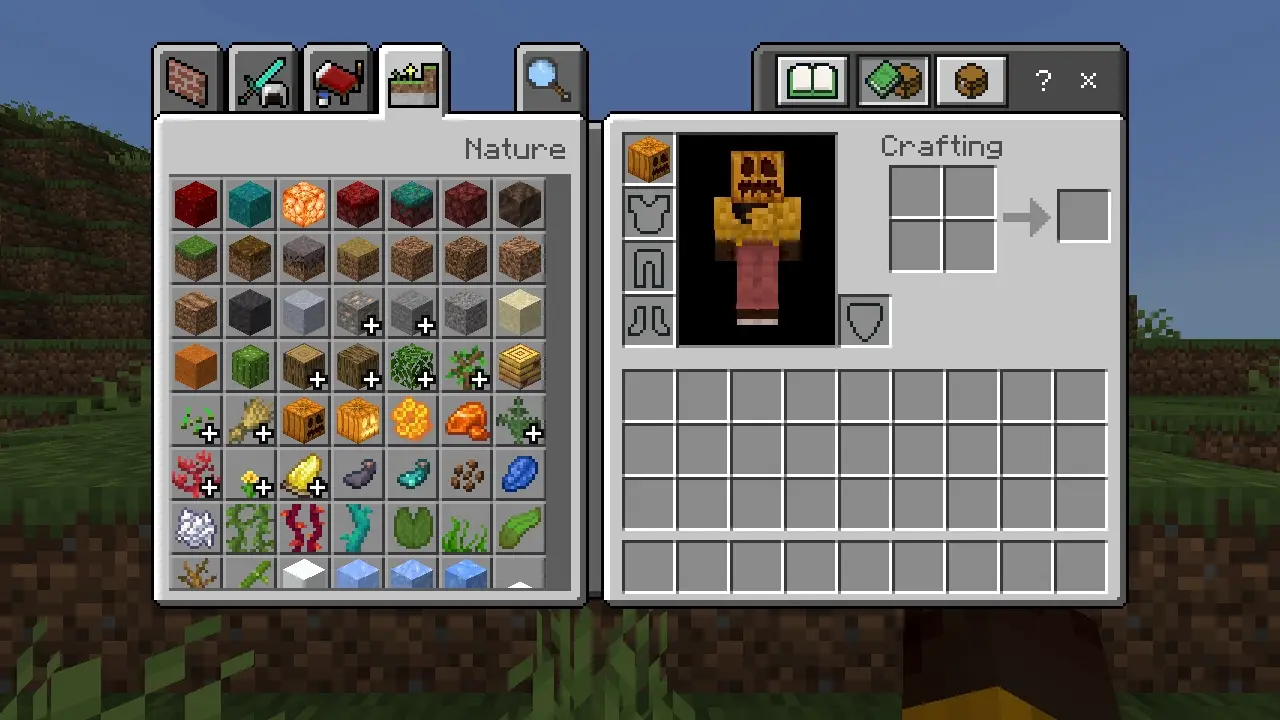Click the shield off-hand slot
Image resolution: width=1280 pixels, height=720 pixels.
864,321
